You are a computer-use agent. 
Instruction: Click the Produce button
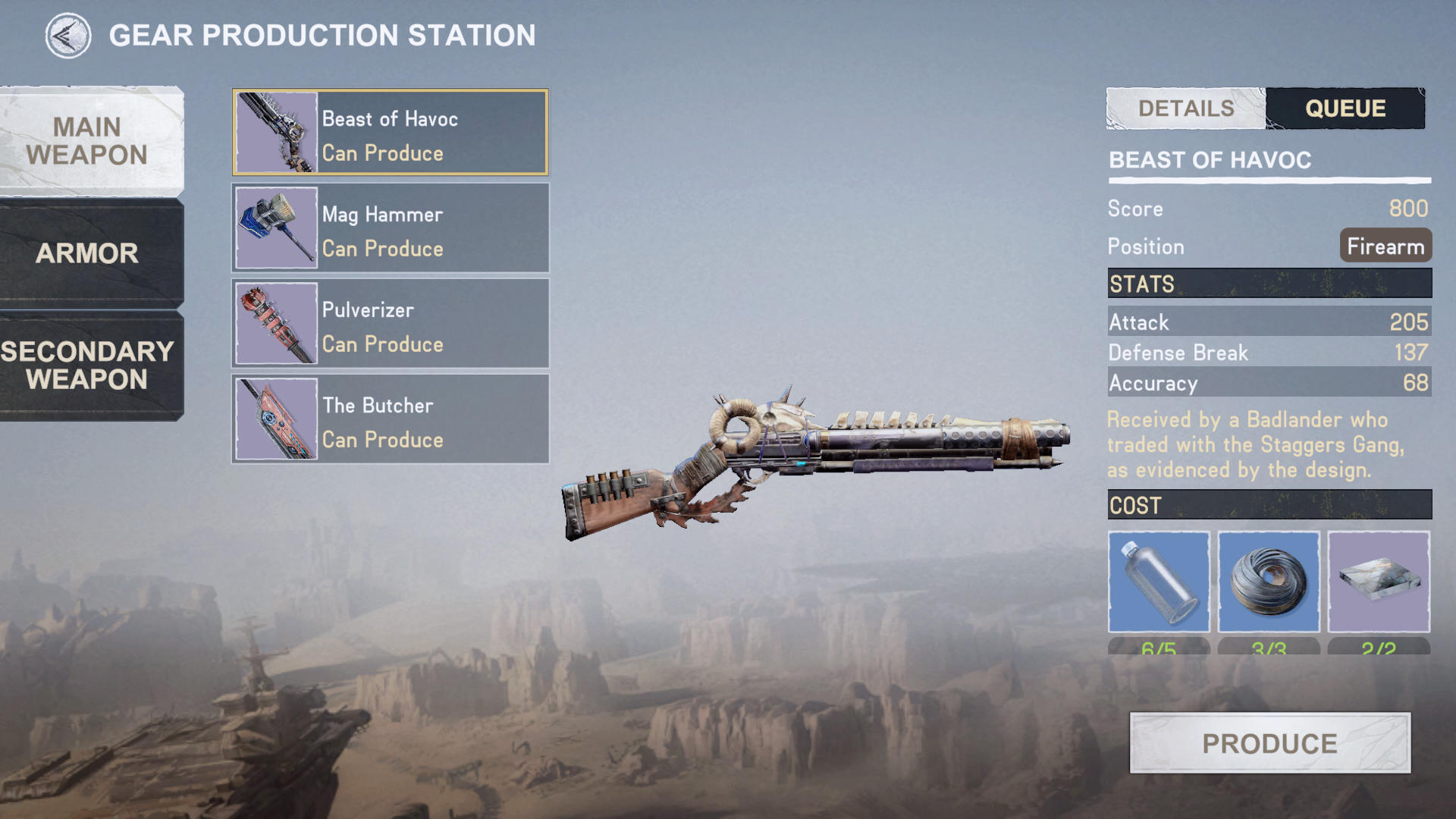(1269, 743)
